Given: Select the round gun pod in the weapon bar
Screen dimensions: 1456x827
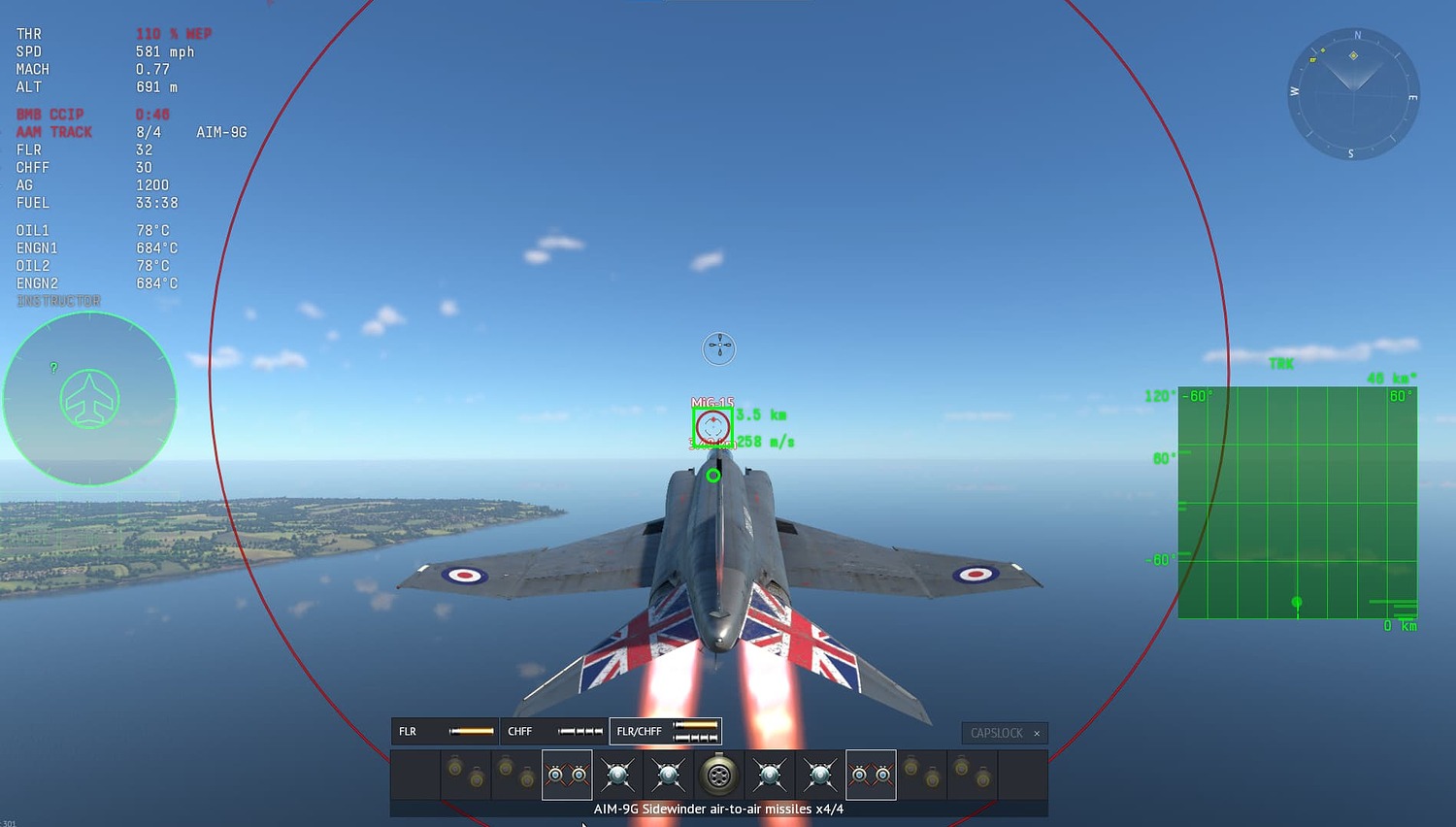Looking at the screenshot, I should point(718,775).
